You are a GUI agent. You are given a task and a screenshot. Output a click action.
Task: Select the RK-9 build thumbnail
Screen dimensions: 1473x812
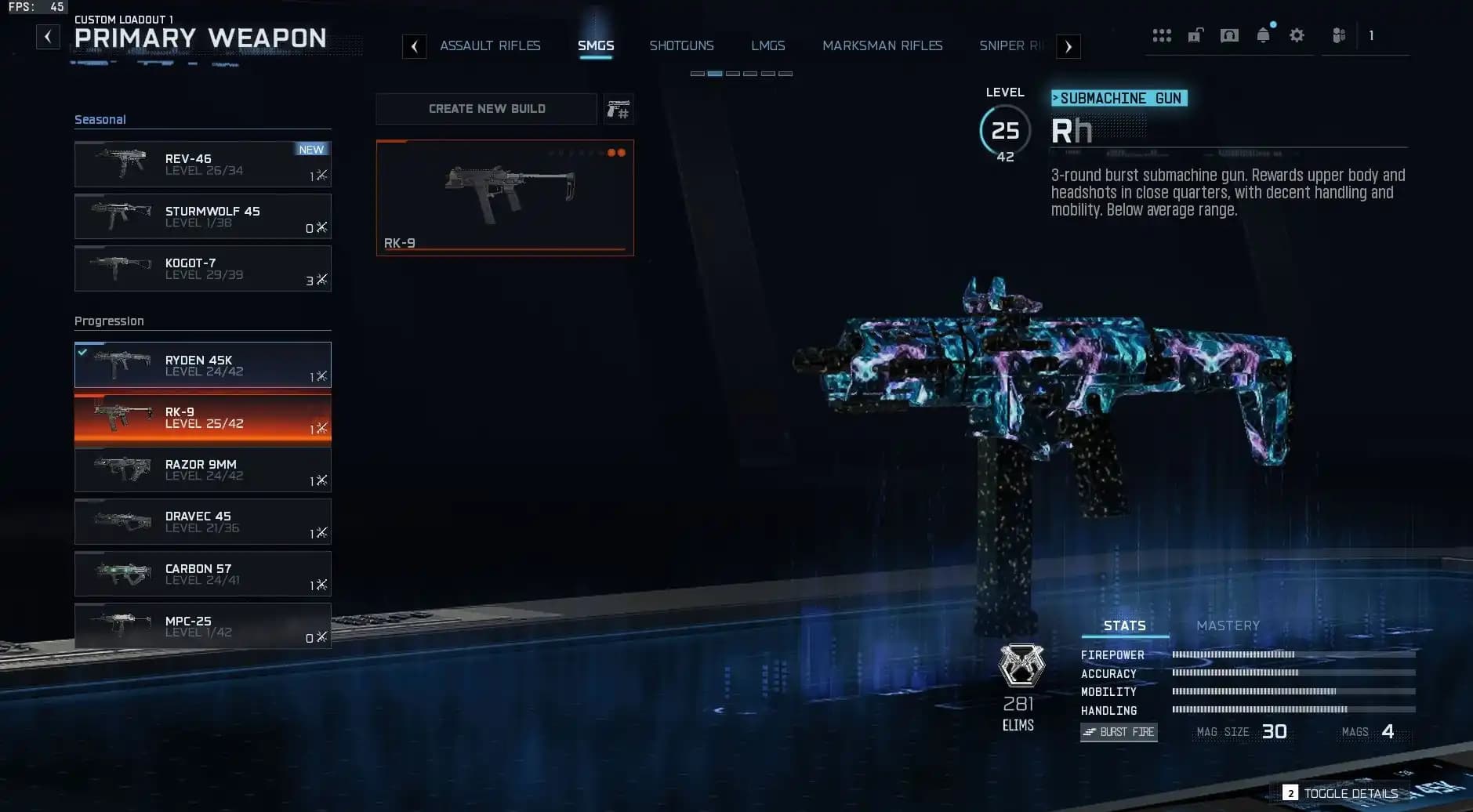tap(505, 197)
